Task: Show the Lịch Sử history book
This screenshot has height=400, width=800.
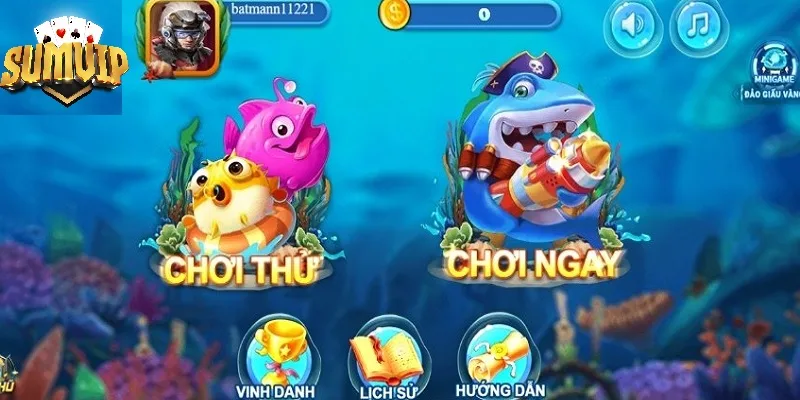Action: coord(380,353)
